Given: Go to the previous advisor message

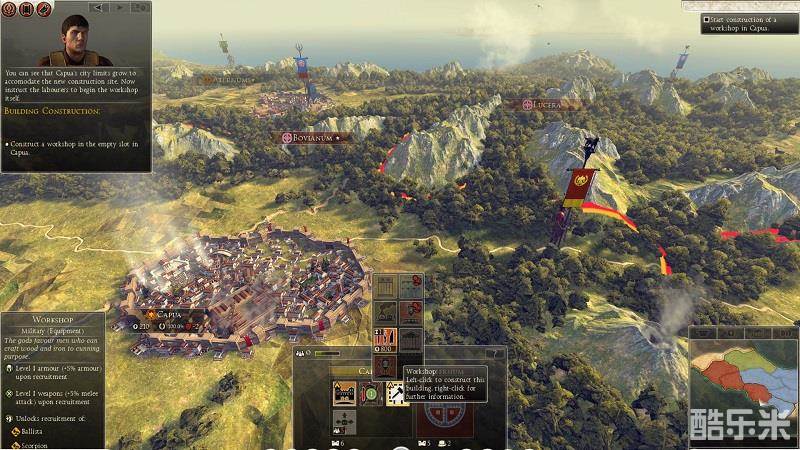Looking at the screenshot, I should (x=99, y=8).
